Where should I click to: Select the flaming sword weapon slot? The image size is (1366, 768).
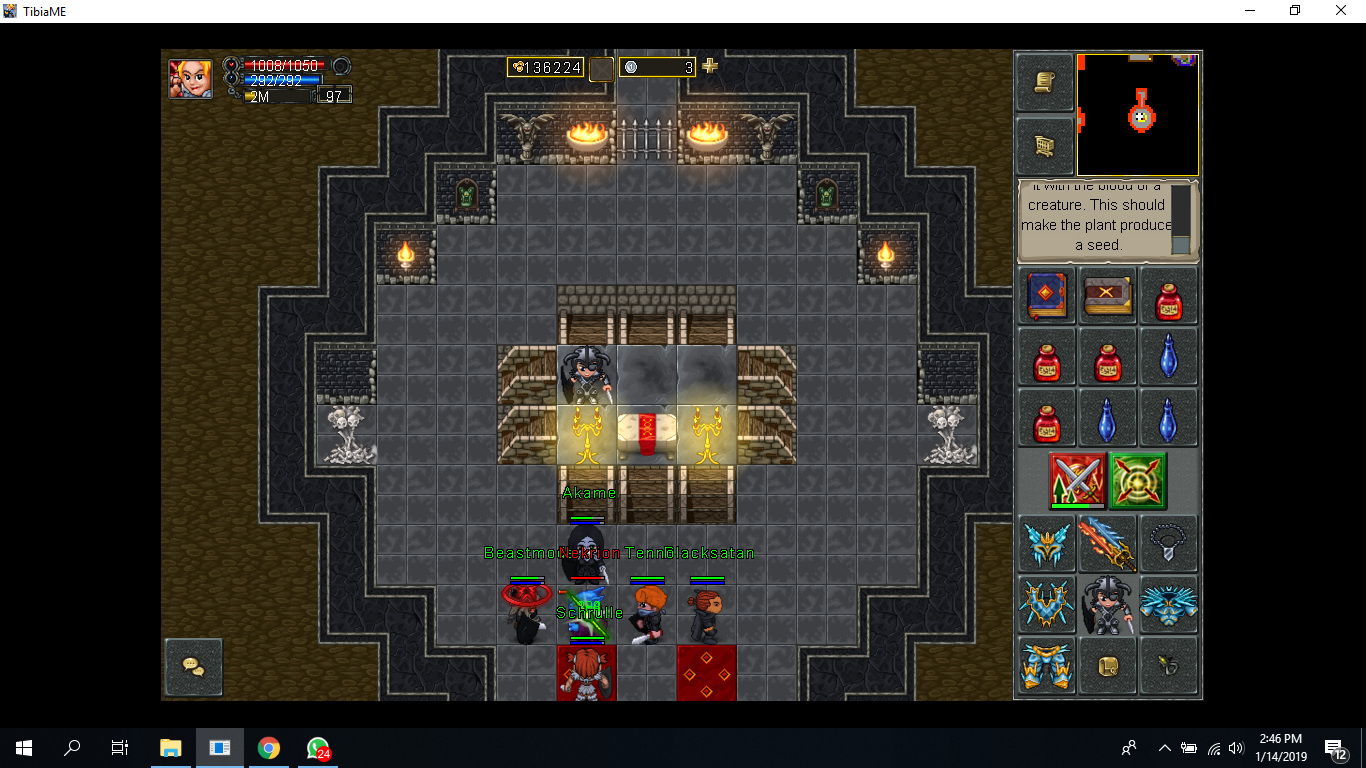[1107, 543]
